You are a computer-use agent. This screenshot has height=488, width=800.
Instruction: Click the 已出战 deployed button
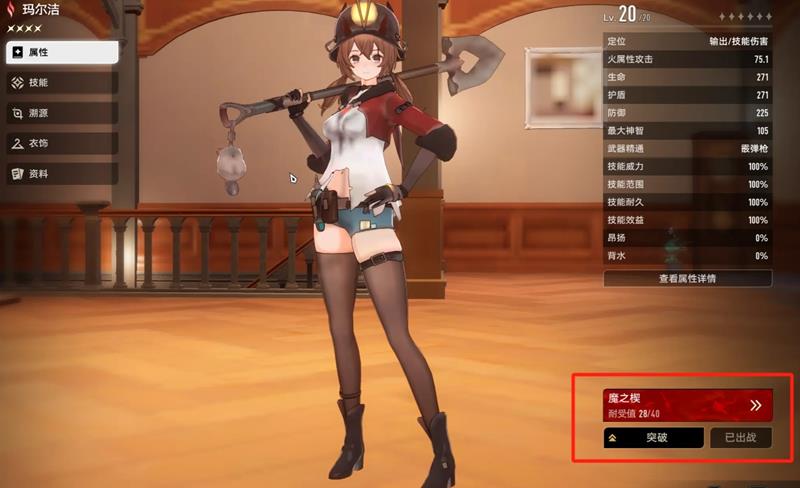tap(740, 437)
